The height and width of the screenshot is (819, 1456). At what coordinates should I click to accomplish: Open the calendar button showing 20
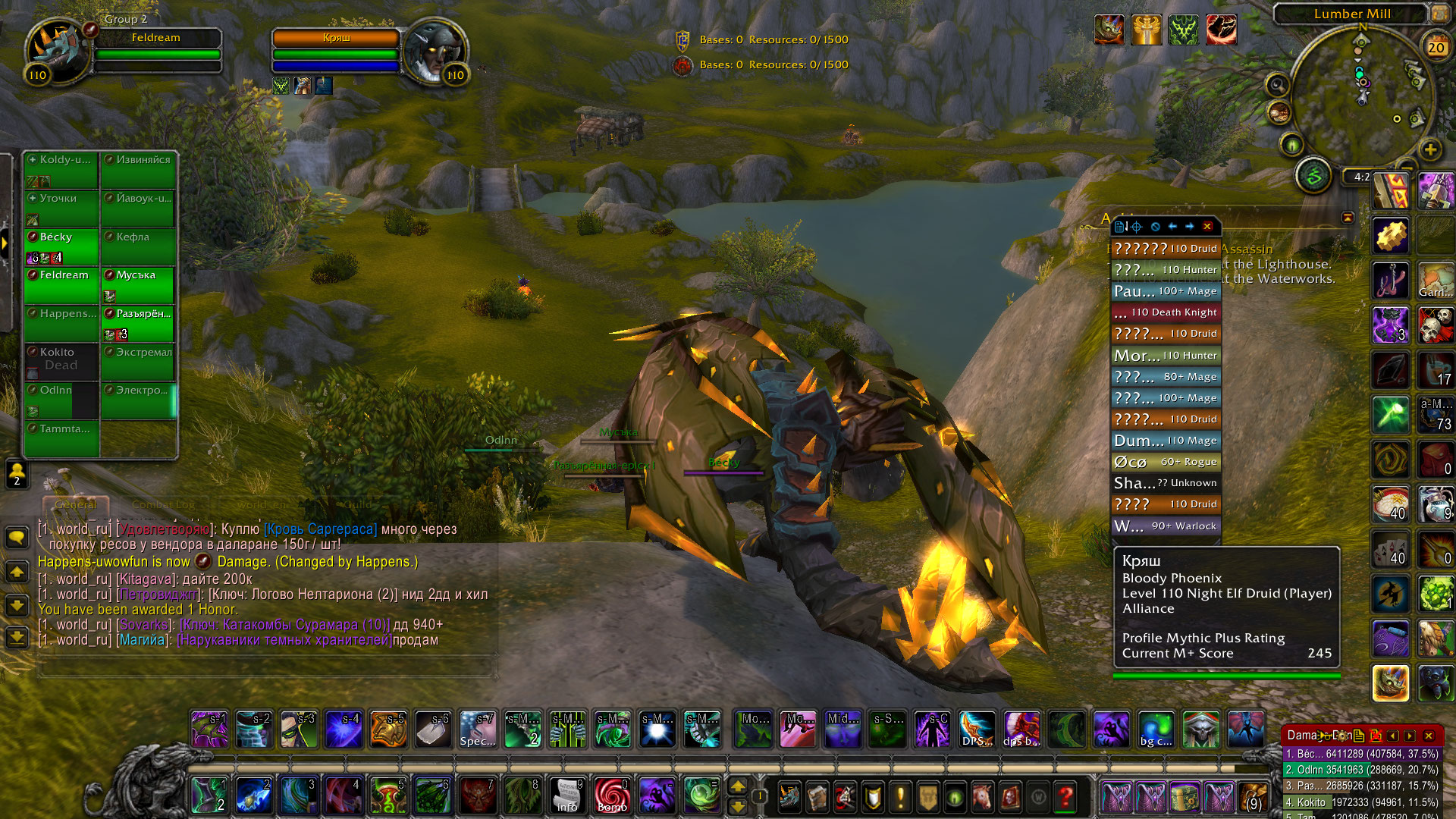[1436, 47]
